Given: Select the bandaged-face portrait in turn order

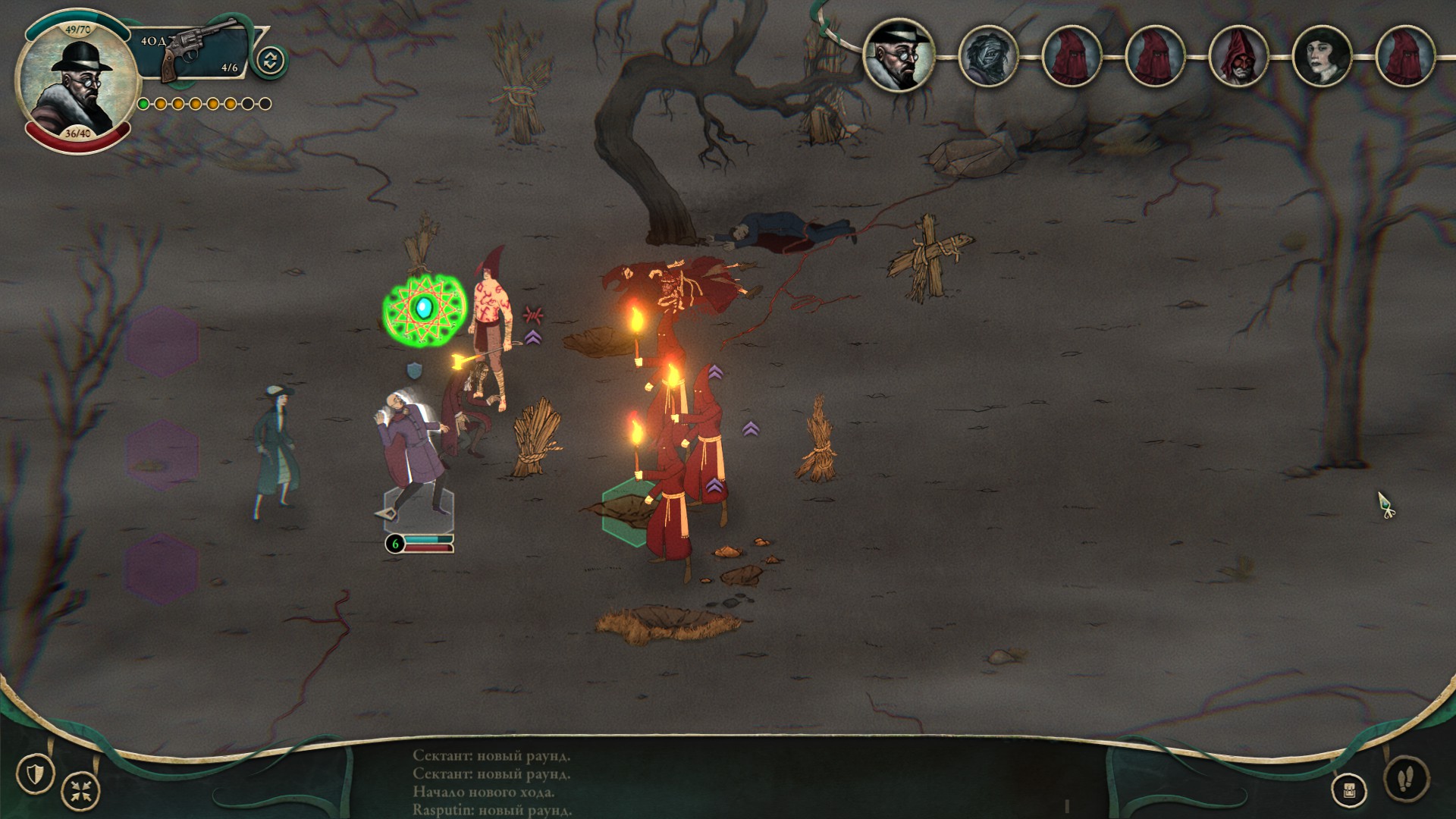Looking at the screenshot, I should pos(987,56).
